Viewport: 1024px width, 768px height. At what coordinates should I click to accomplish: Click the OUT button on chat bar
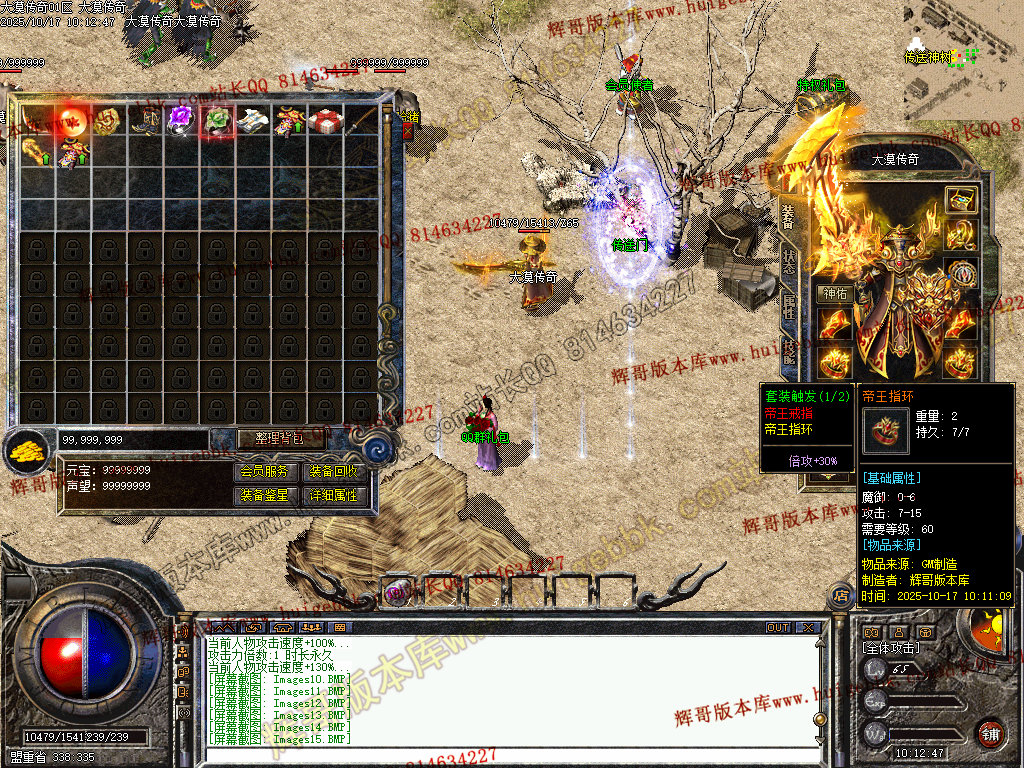[x=778, y=628]
